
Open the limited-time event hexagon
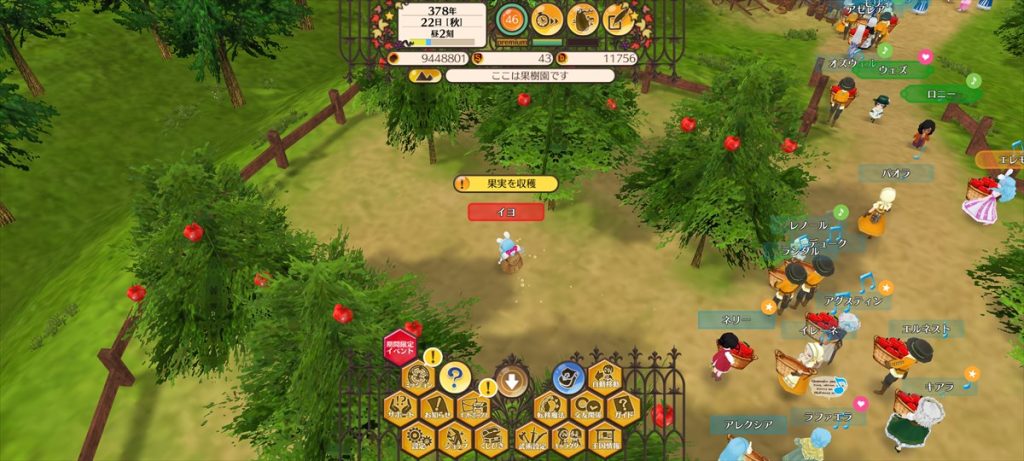point(400,346)
